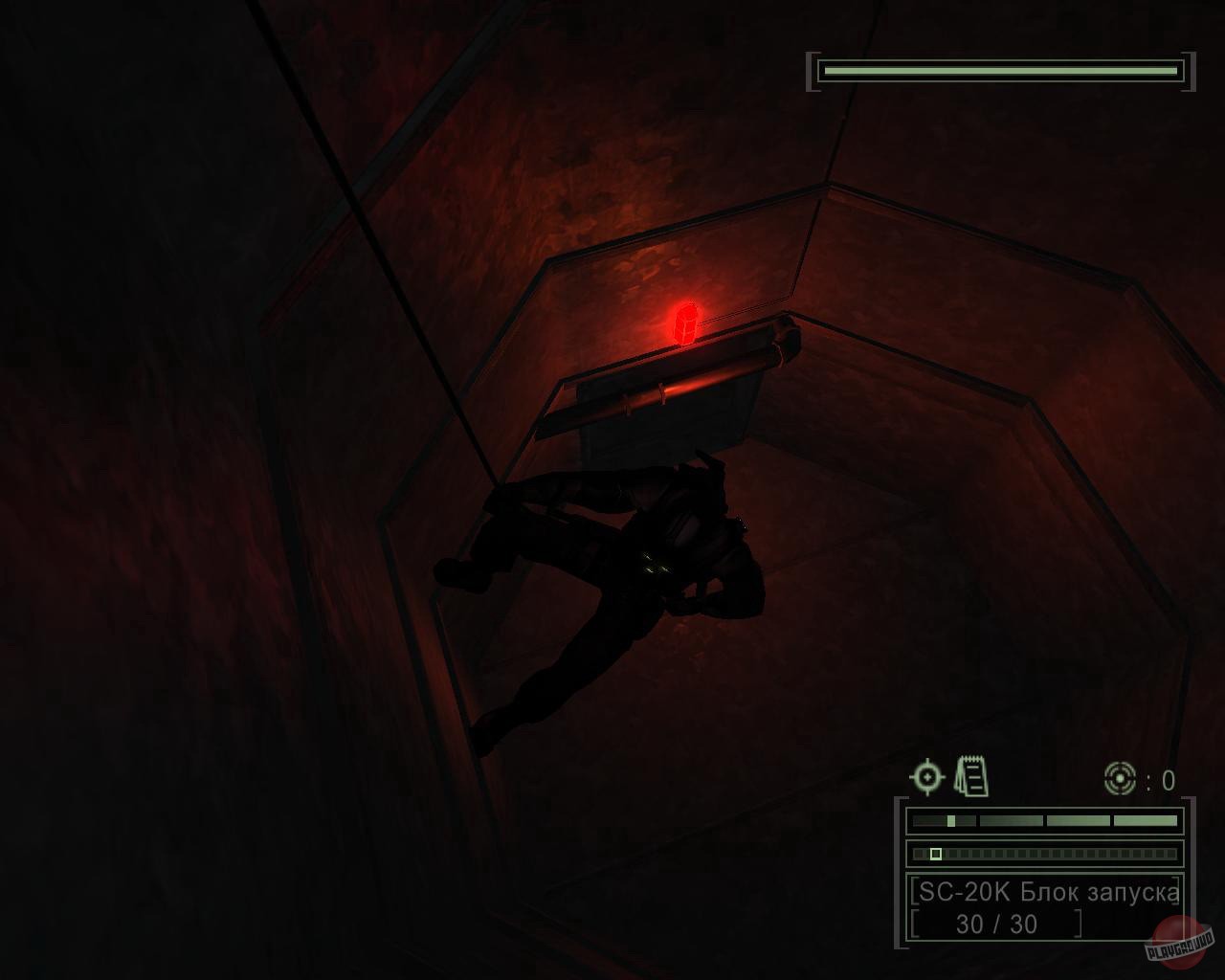1225x980 pixels.
Task: Click the health bar at top right
Action: (x=998, y=69)
